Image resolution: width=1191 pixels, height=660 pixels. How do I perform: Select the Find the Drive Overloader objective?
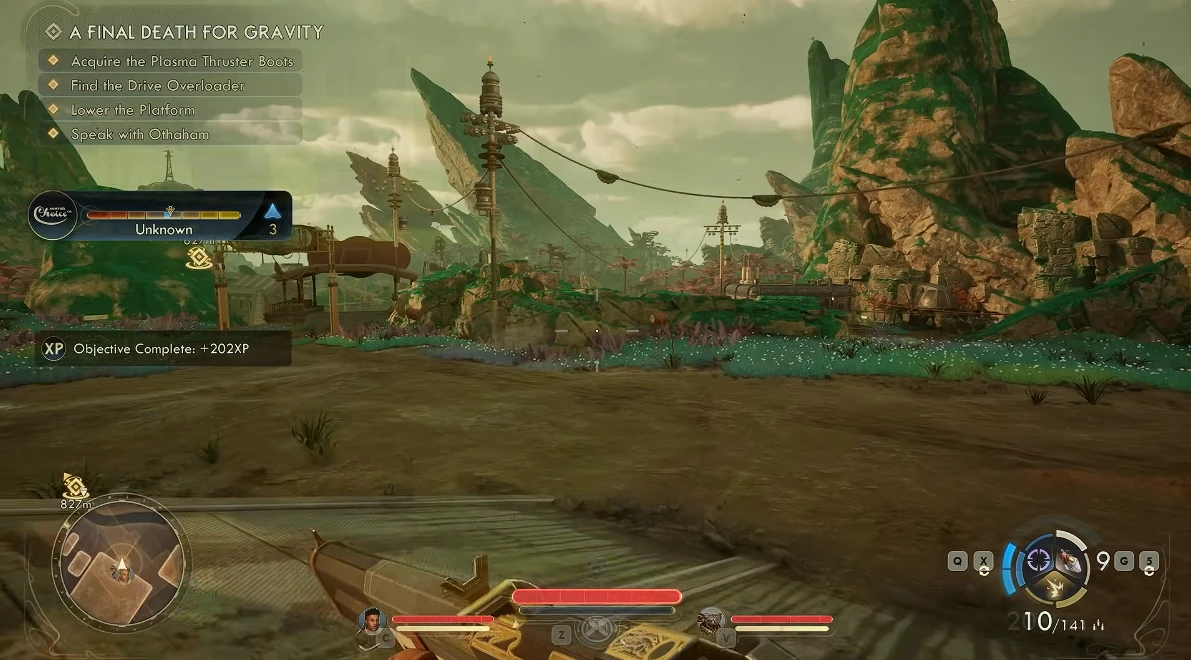157,85
